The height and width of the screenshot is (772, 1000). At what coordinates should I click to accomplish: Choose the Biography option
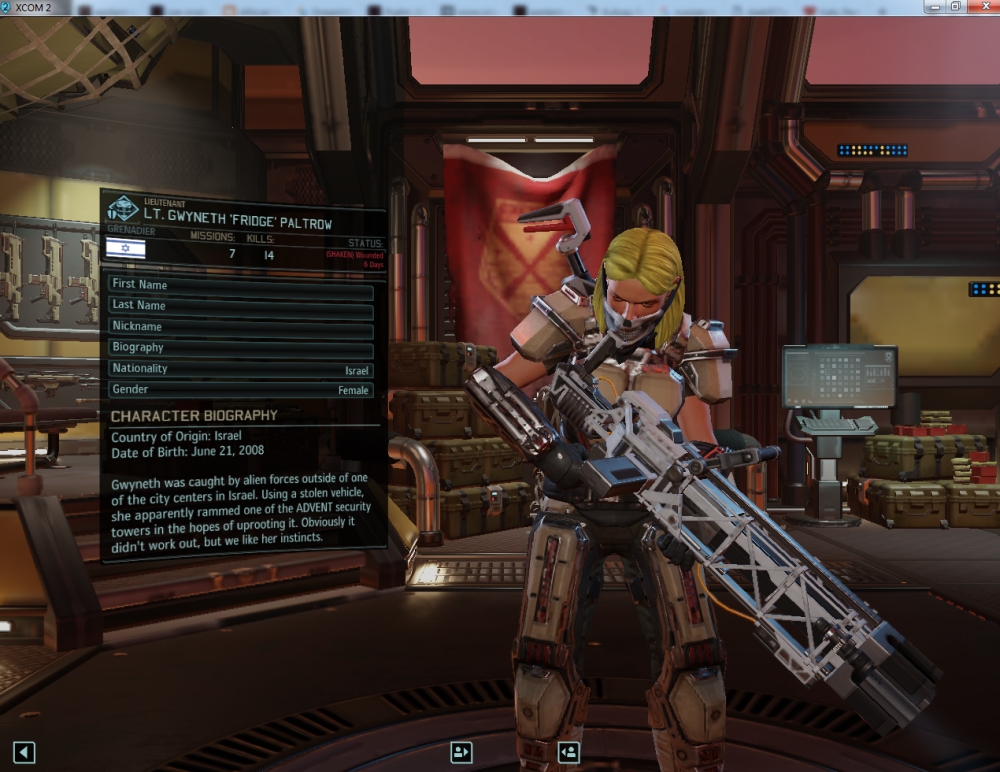(x=240, y=348)
